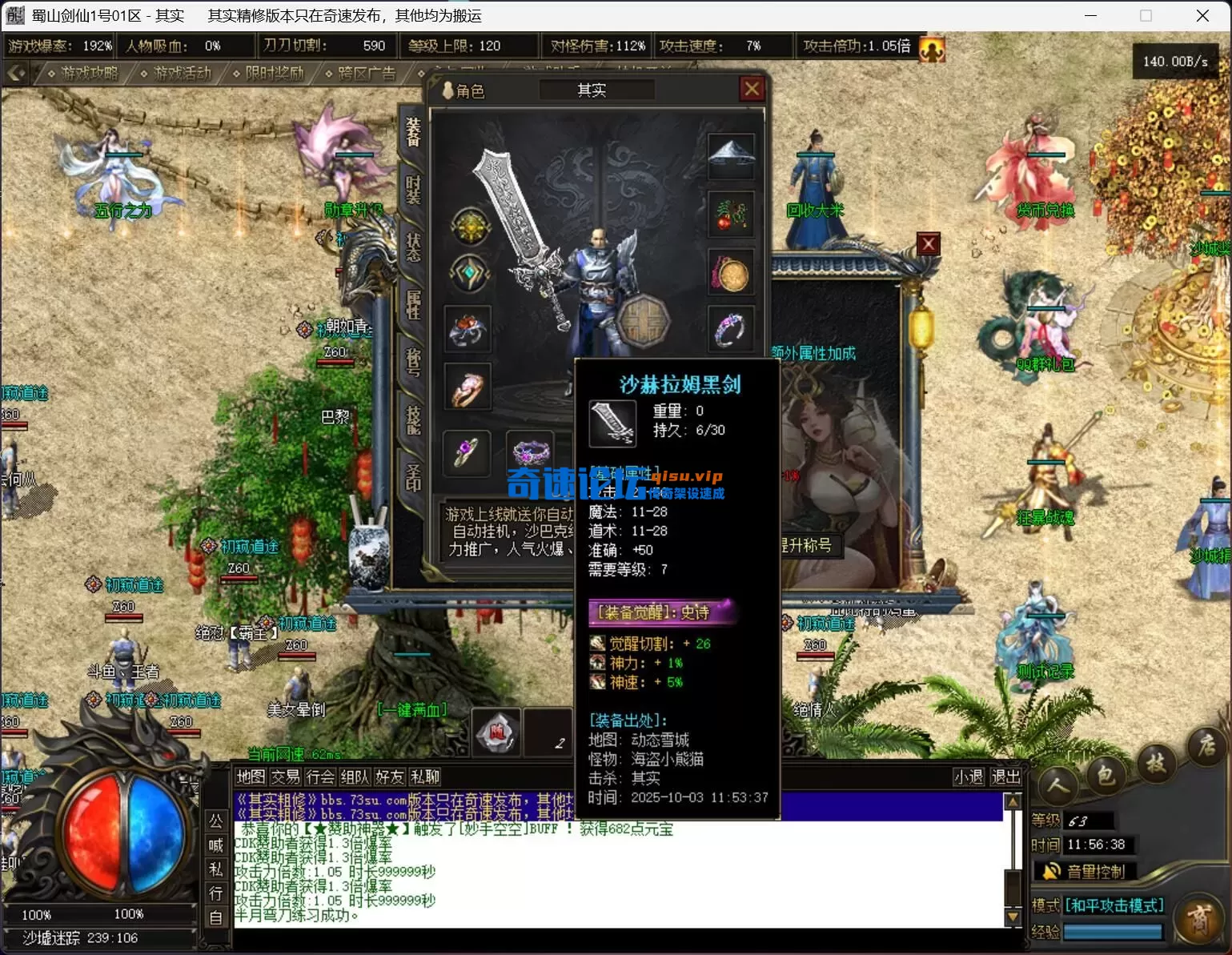The width and height of the screenshot is (1232, 955).
Task: Open the 游戏活动 game events menu
Action: click(176, 73)
